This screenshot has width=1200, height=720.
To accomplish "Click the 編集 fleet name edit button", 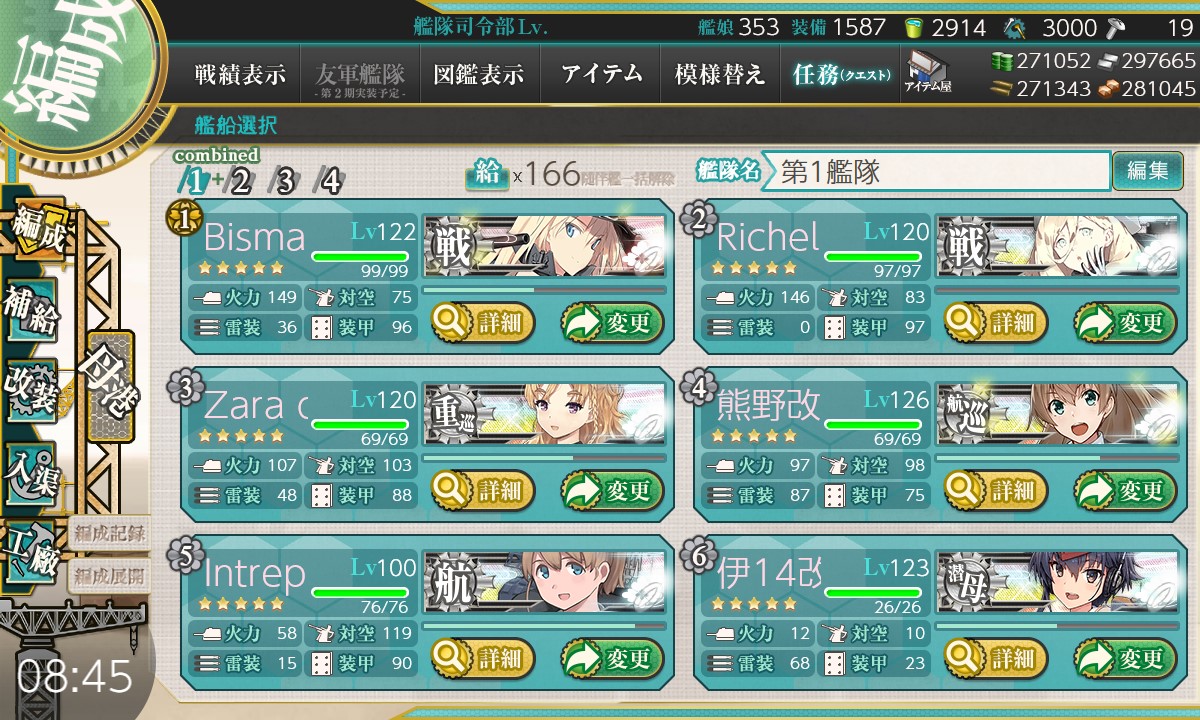I will click(1147, 171).
